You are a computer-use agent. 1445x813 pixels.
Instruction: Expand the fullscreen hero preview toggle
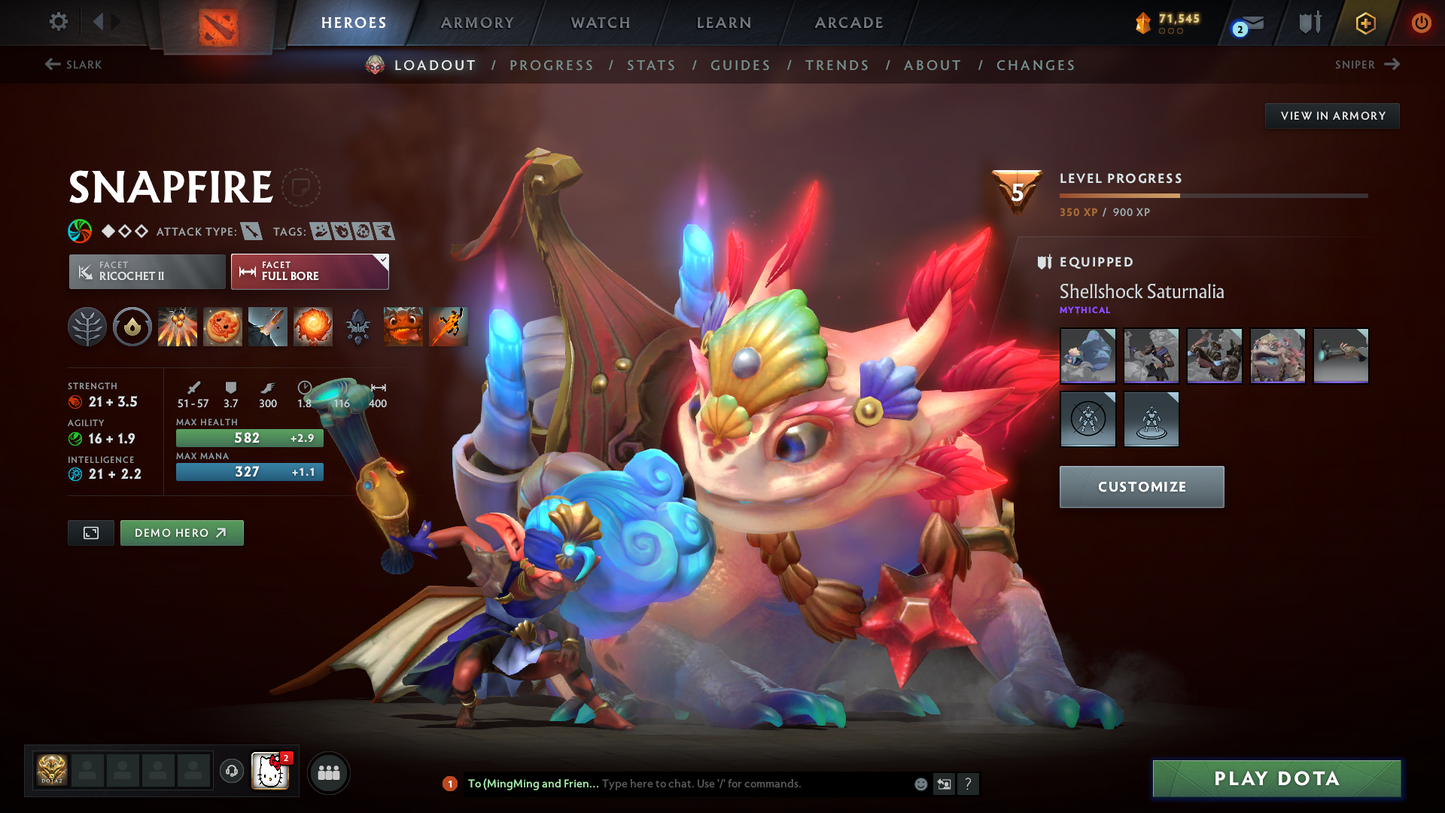[90, 532]
